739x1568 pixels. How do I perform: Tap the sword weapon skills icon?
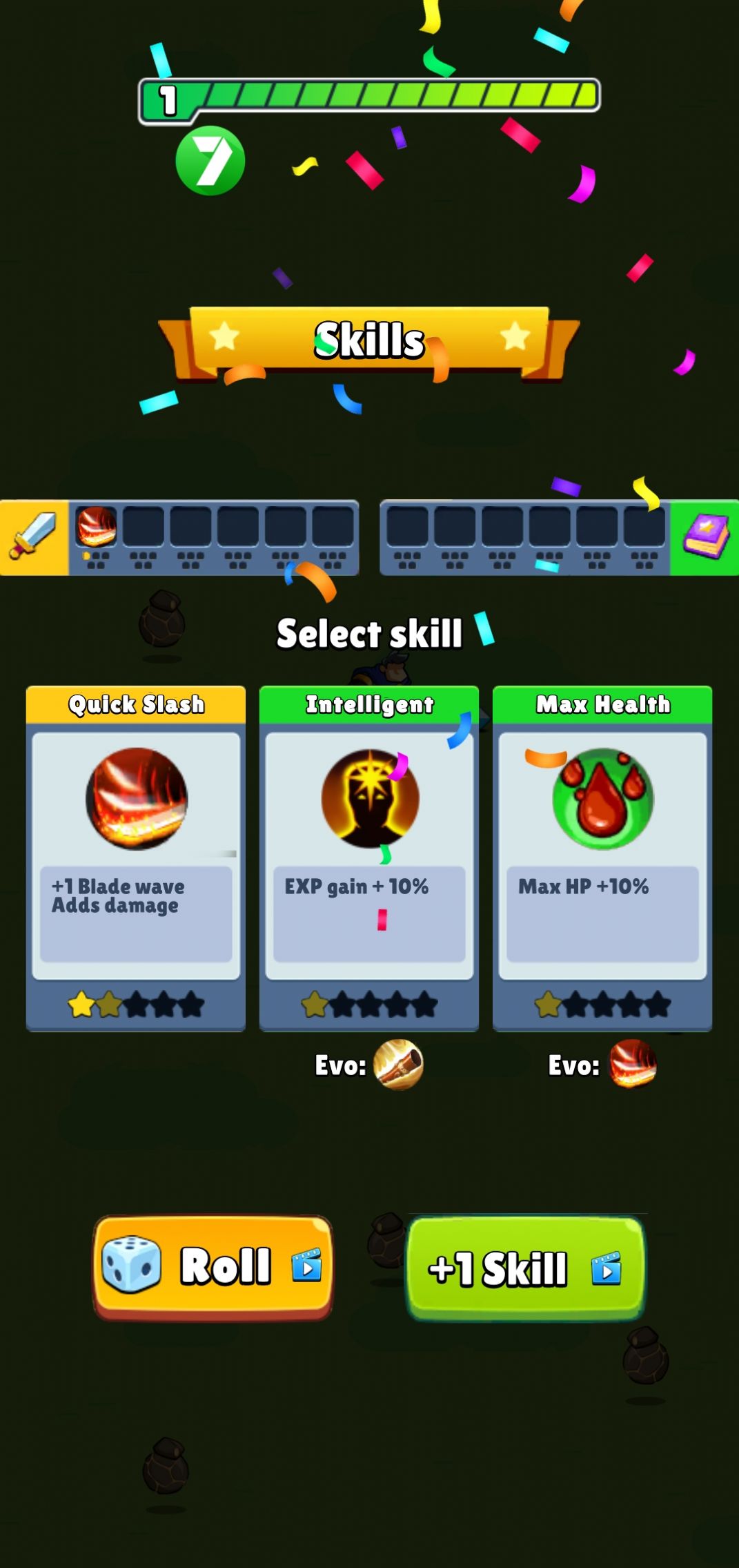(x=33, y=537)
